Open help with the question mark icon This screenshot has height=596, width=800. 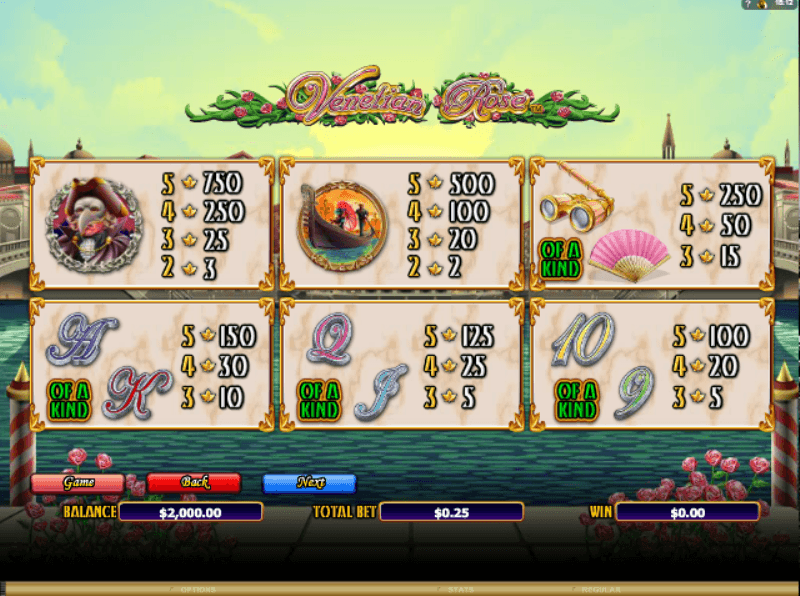[x=746, y=5]
